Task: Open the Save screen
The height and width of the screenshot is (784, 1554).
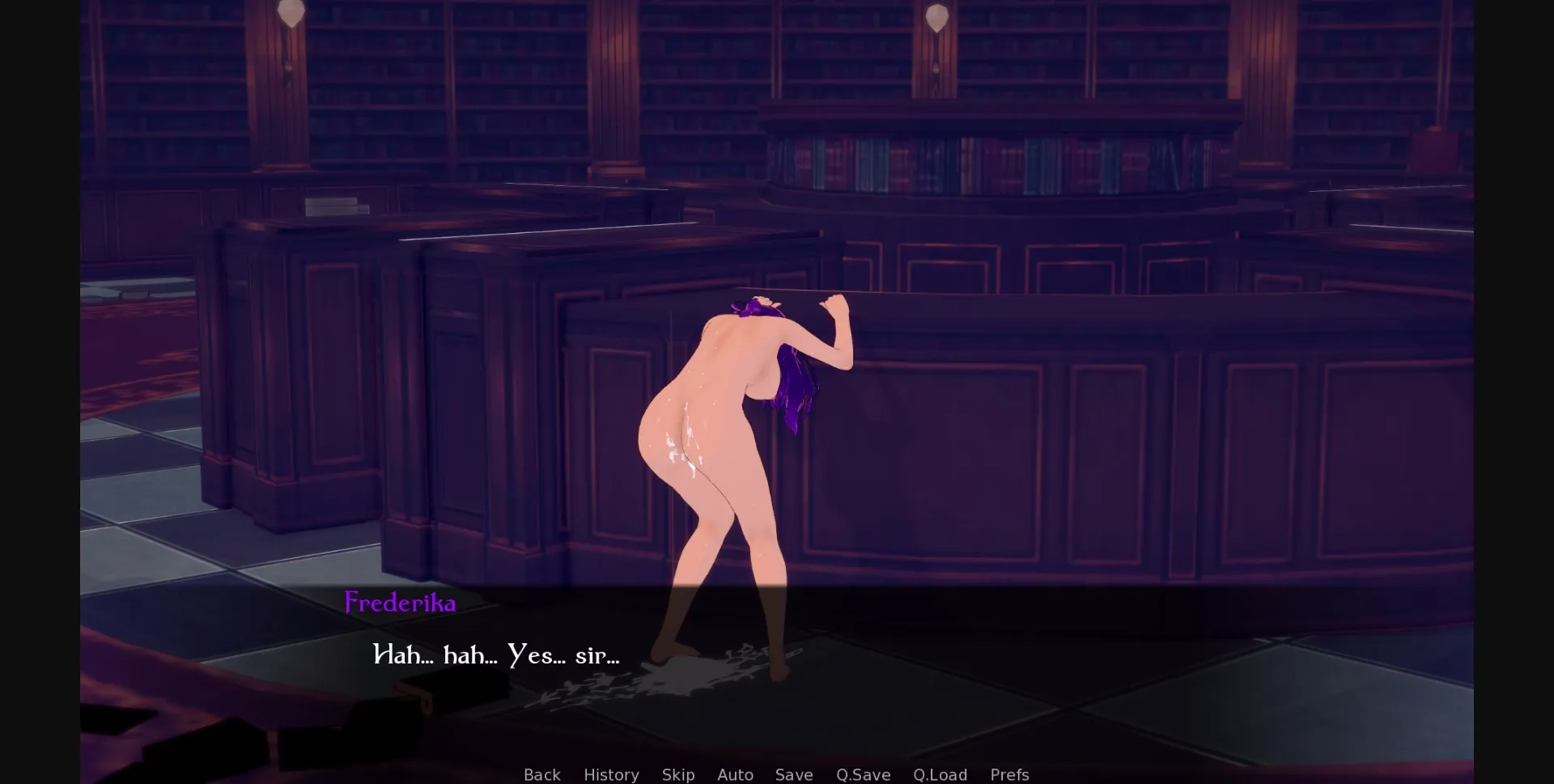Action: (793, 774)
